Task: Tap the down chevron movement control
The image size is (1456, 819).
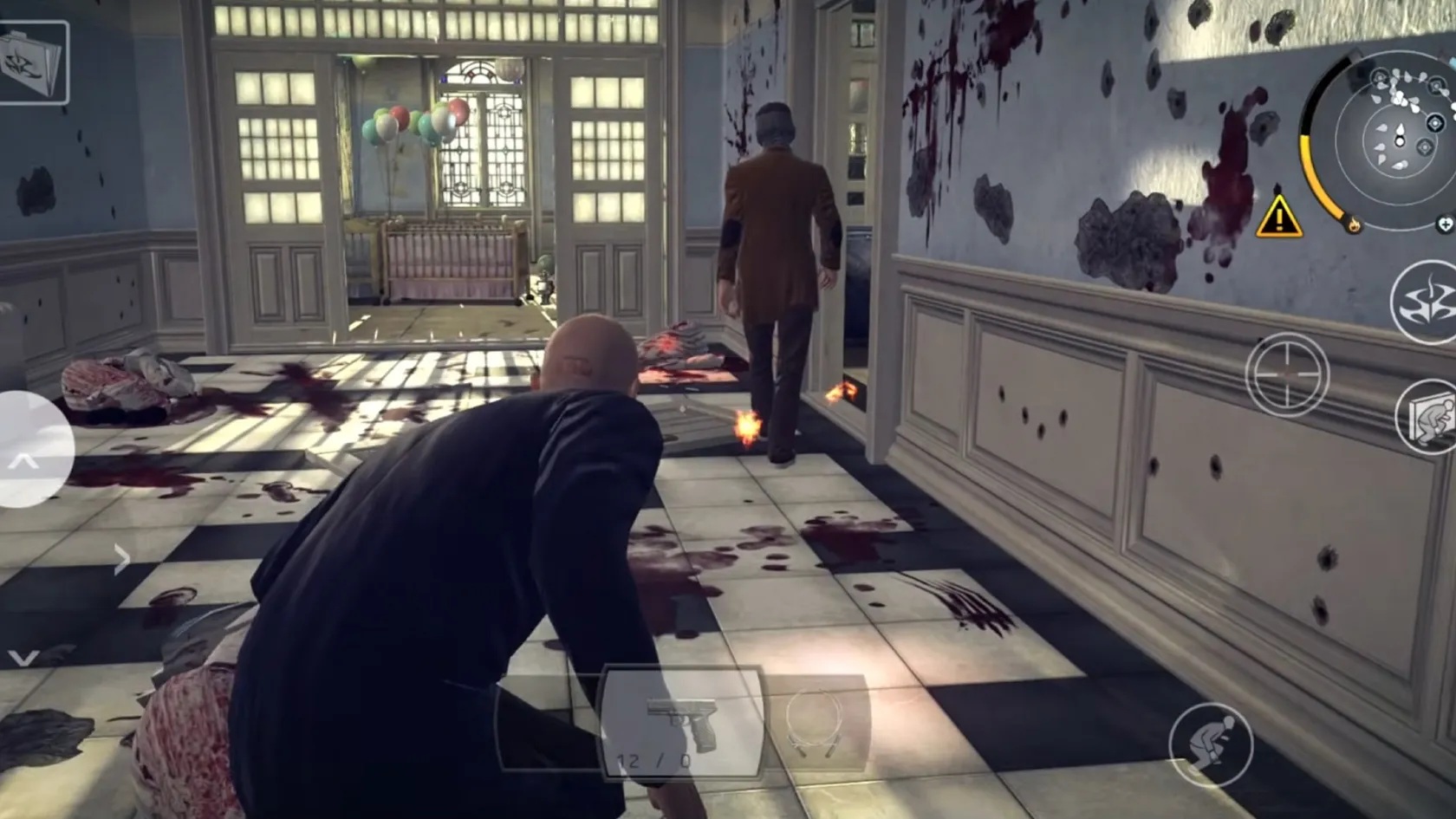Action: point(23,656)
